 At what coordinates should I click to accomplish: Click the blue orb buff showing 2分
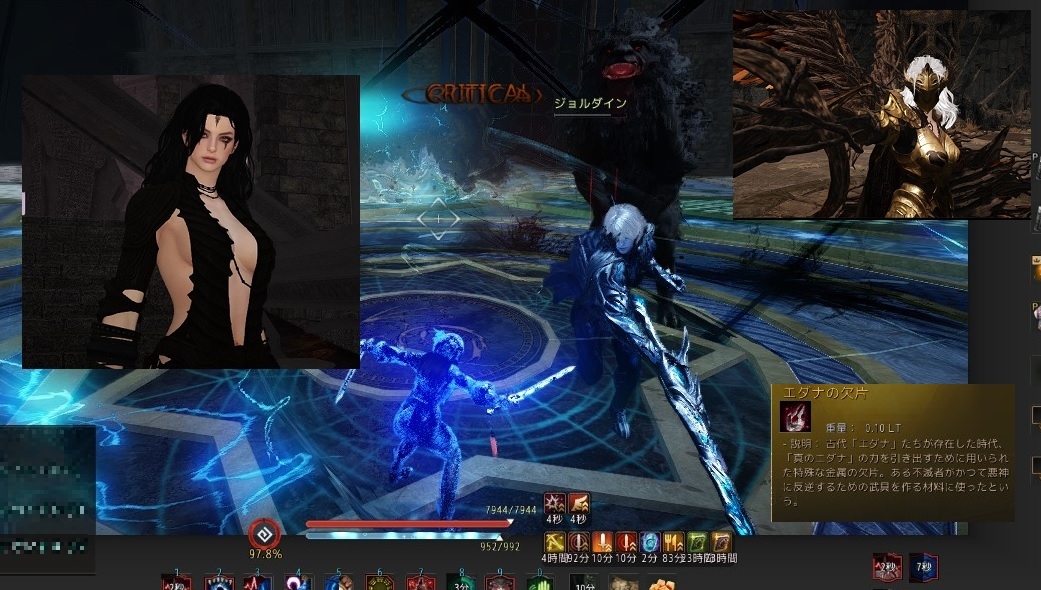click(648, 541)
